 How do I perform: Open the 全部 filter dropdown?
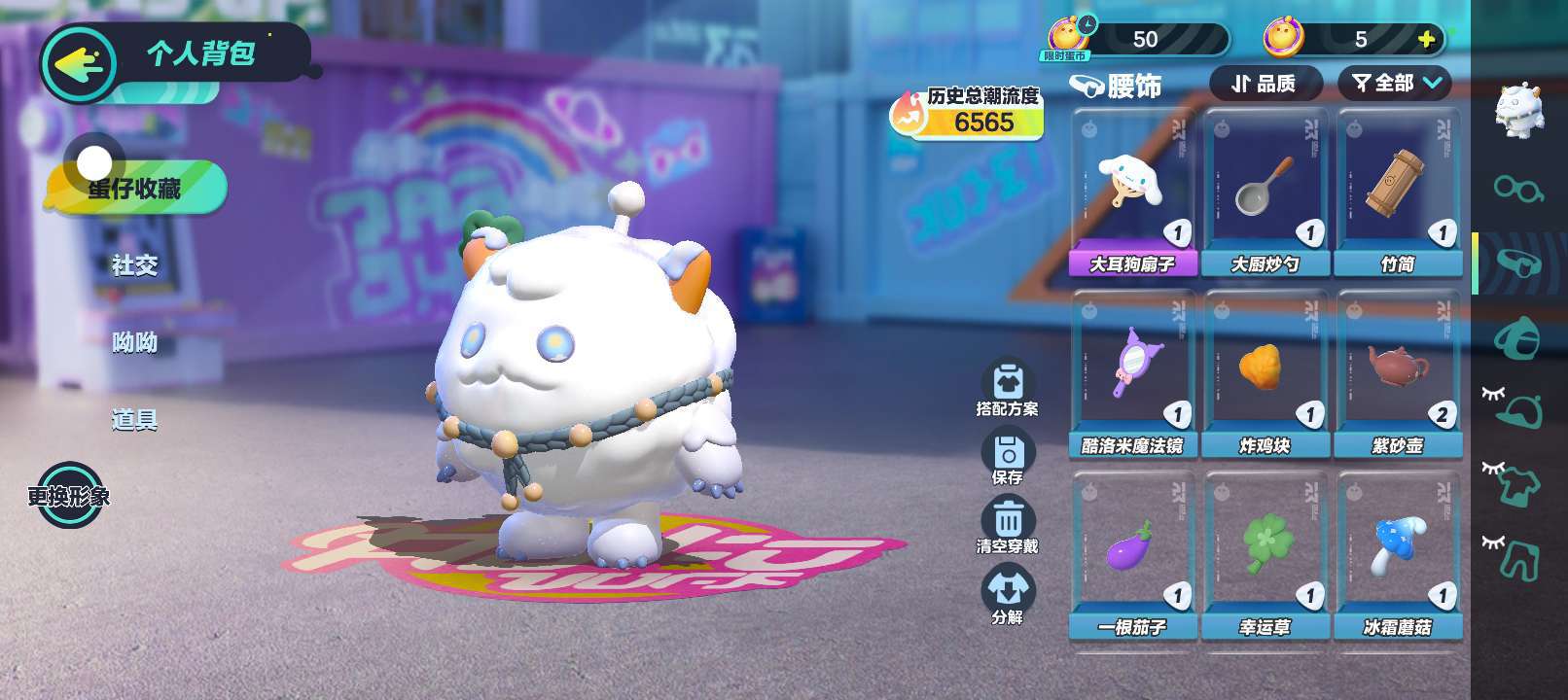click(1395, 84)
